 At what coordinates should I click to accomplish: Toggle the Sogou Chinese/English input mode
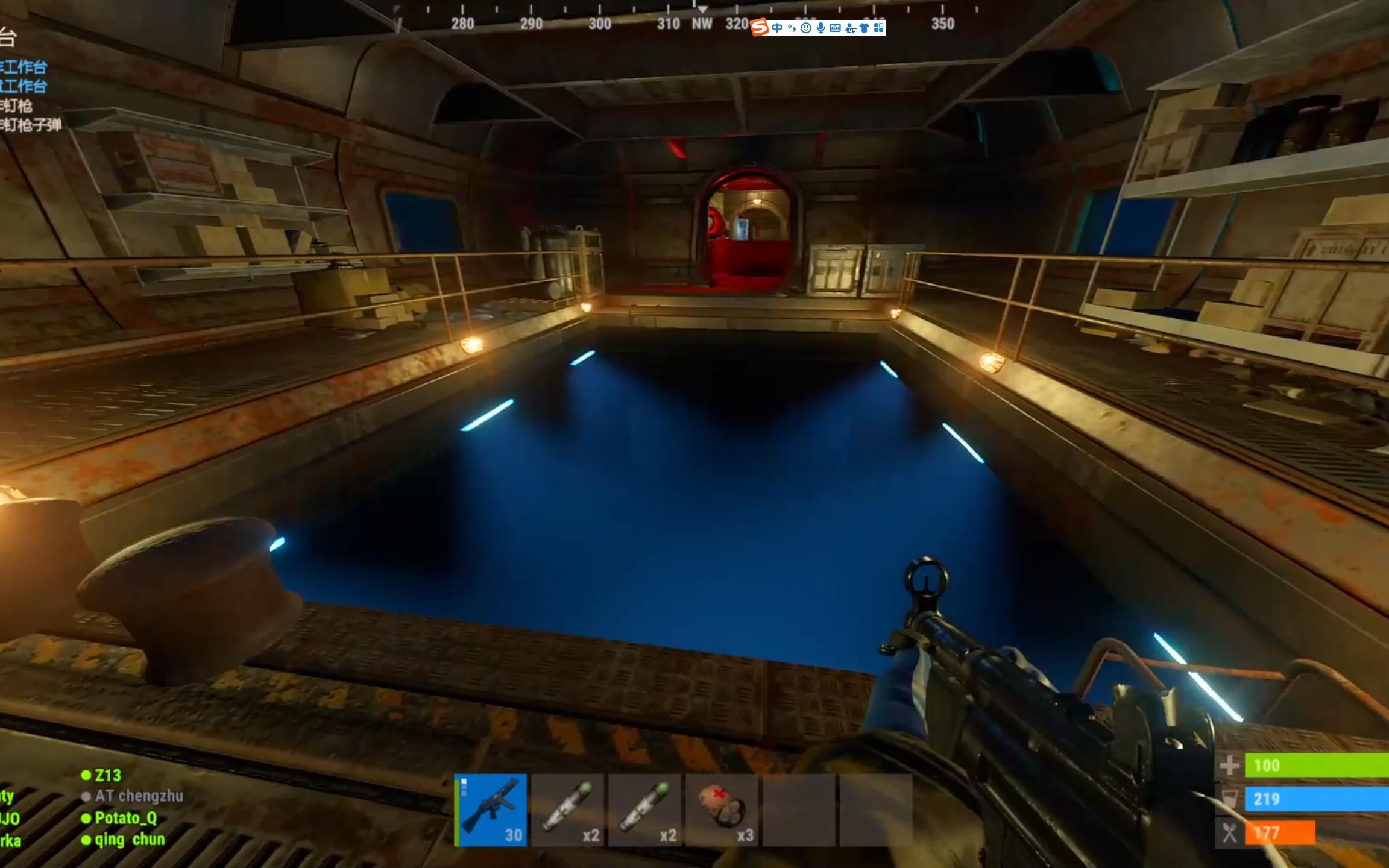pyautogui.click(x=777, y=28)
